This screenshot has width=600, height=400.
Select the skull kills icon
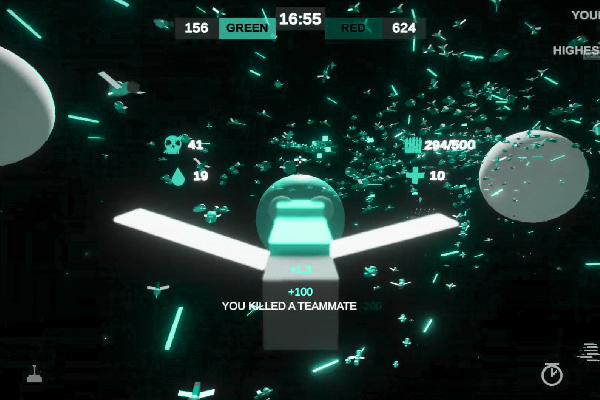click(x=173, y=145)
